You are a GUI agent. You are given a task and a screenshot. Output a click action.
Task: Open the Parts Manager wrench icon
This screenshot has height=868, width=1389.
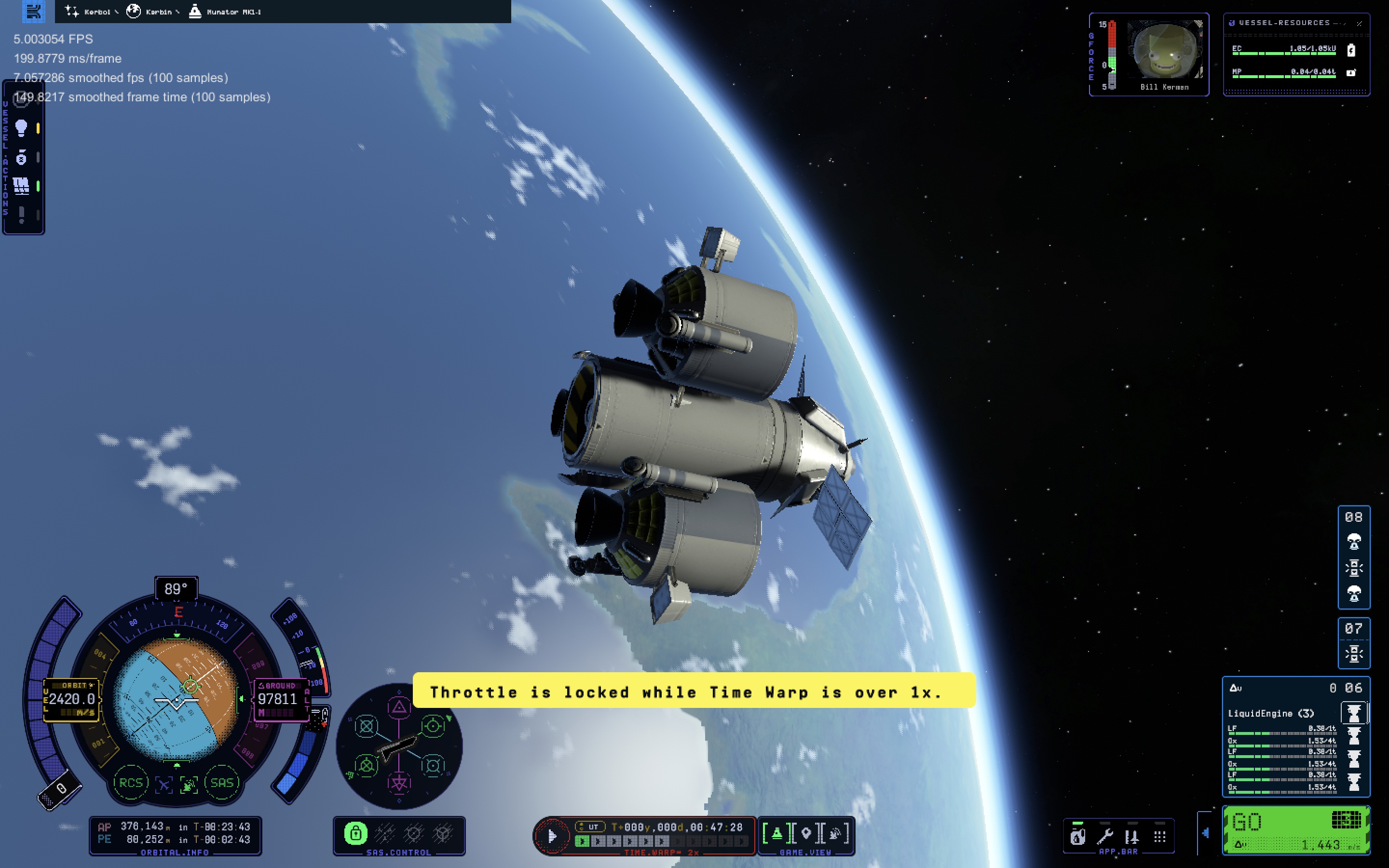[x=1106, y=837]
